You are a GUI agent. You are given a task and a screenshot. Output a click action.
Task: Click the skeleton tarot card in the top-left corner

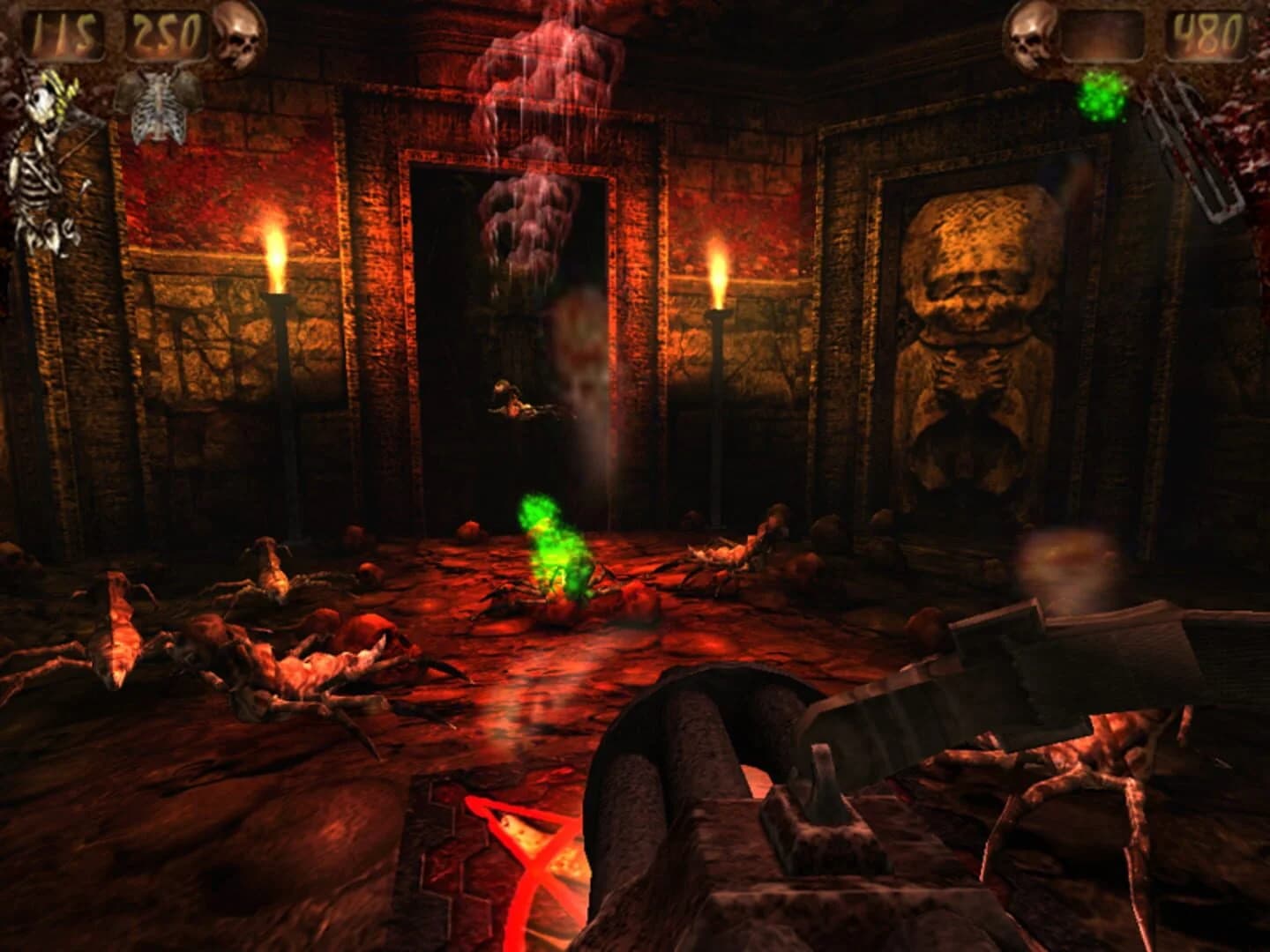pyautogui.click(x=41, y=159)
